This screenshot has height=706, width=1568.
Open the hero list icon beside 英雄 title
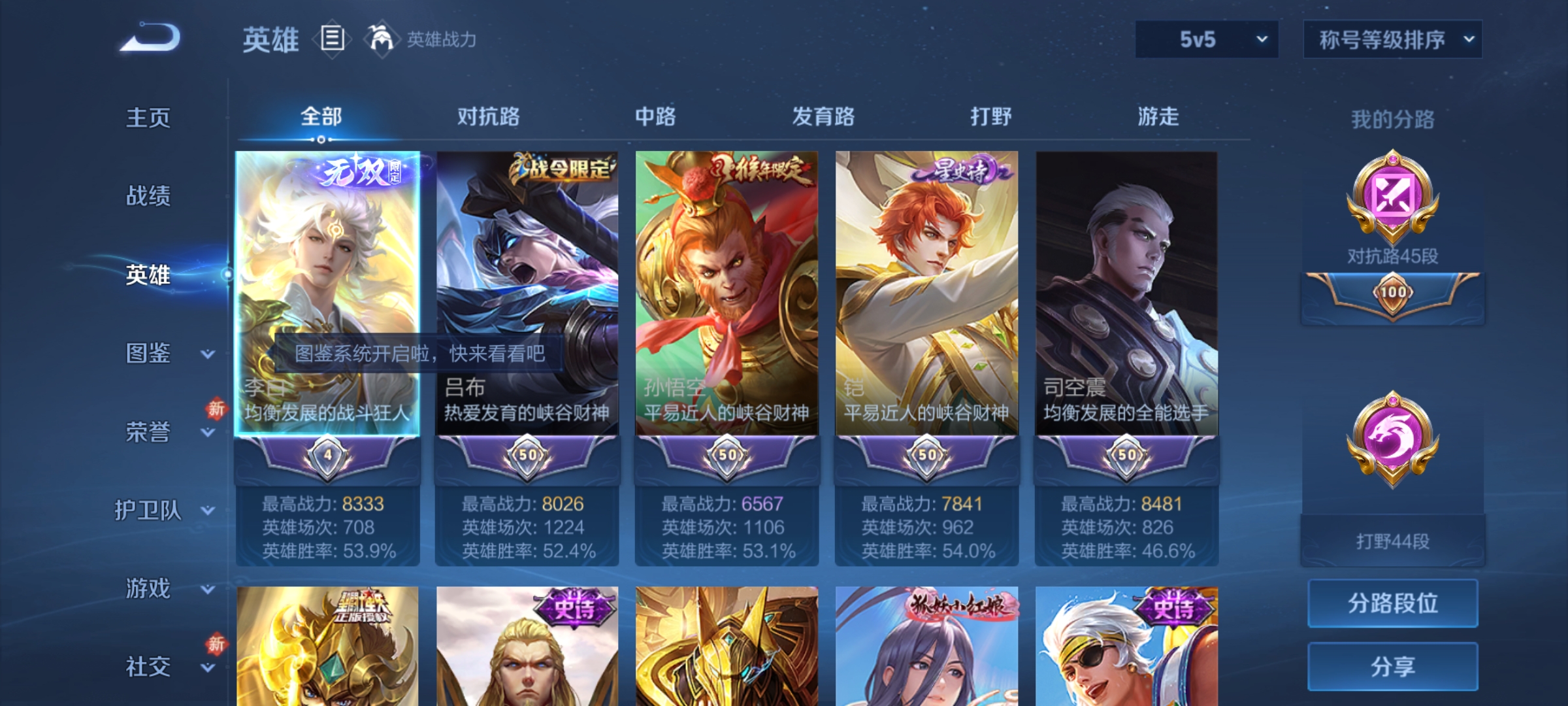pyautogui.click(x=332, y=41)
